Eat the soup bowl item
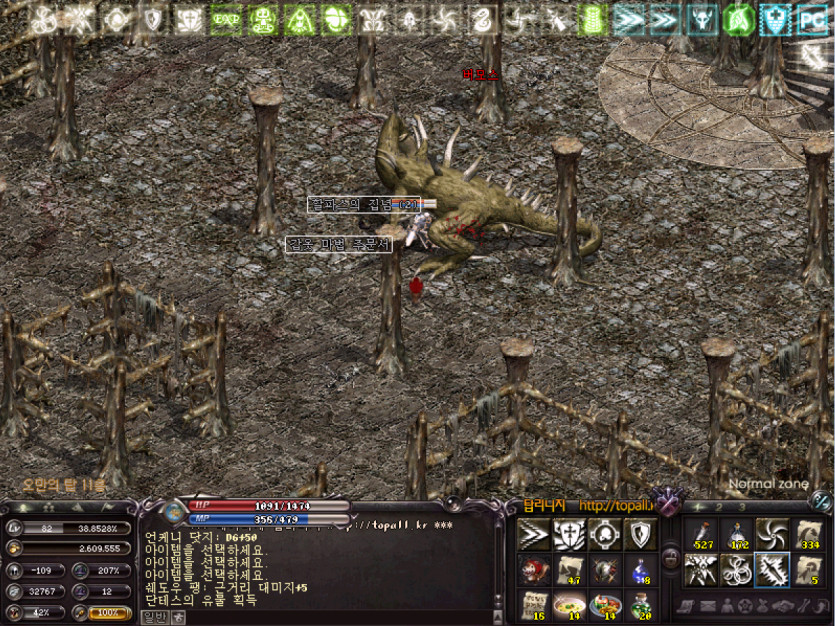 570,605
